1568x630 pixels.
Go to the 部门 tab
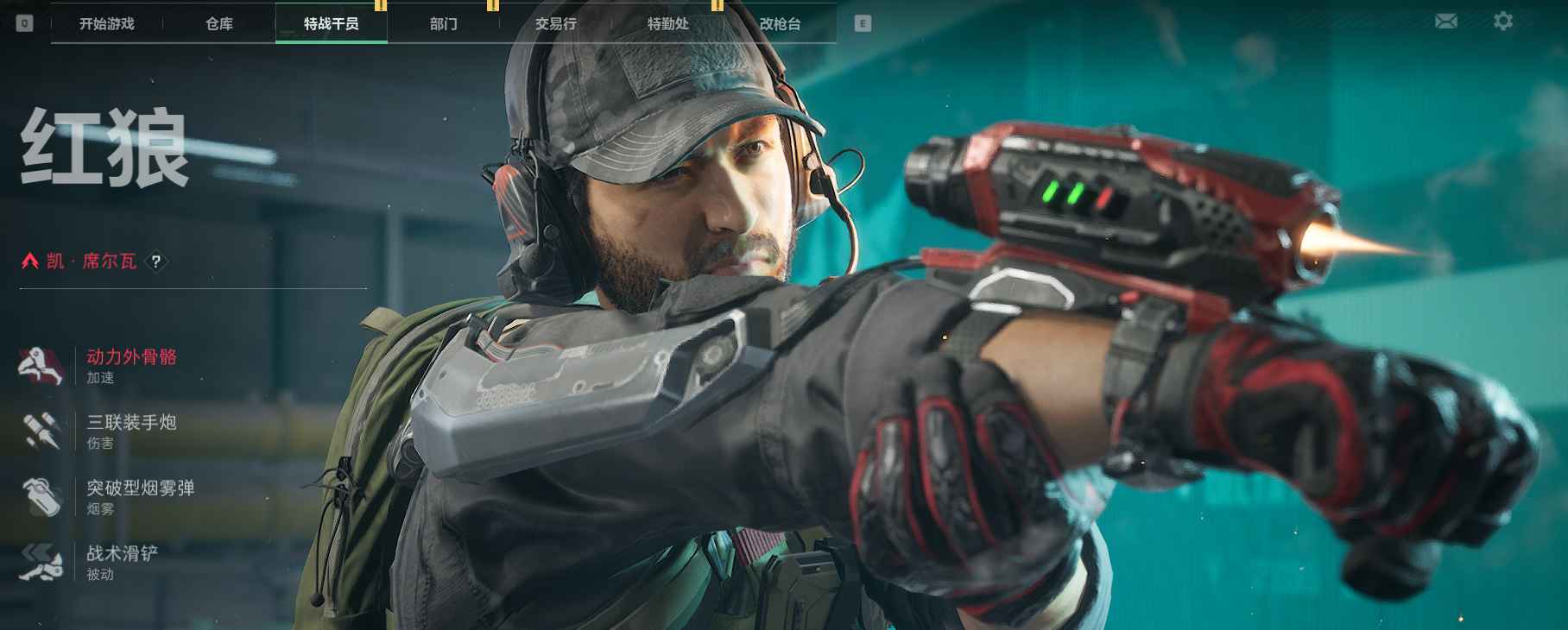click(444, 23)
